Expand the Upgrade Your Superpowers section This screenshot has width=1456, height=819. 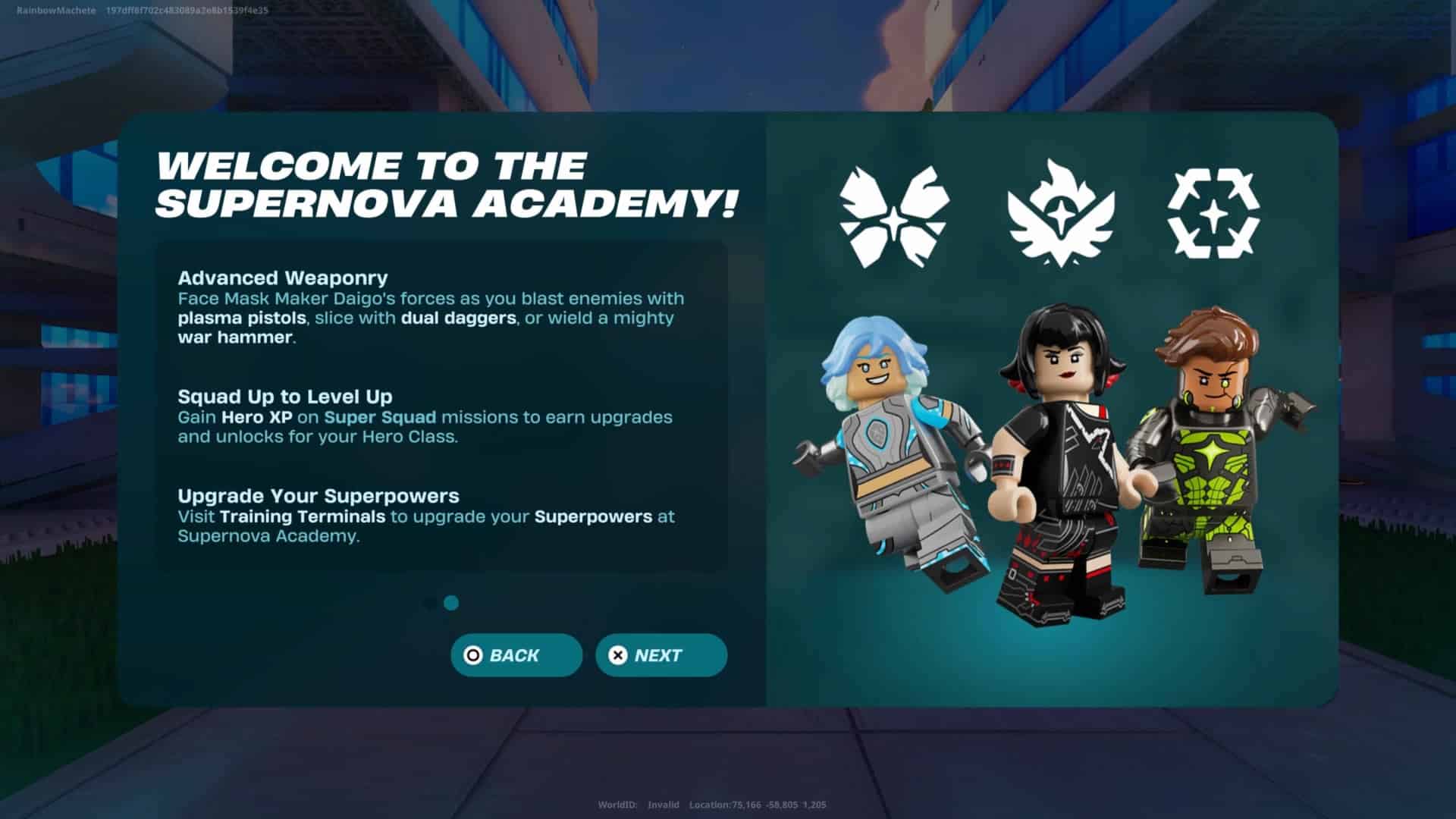[318, 495]
